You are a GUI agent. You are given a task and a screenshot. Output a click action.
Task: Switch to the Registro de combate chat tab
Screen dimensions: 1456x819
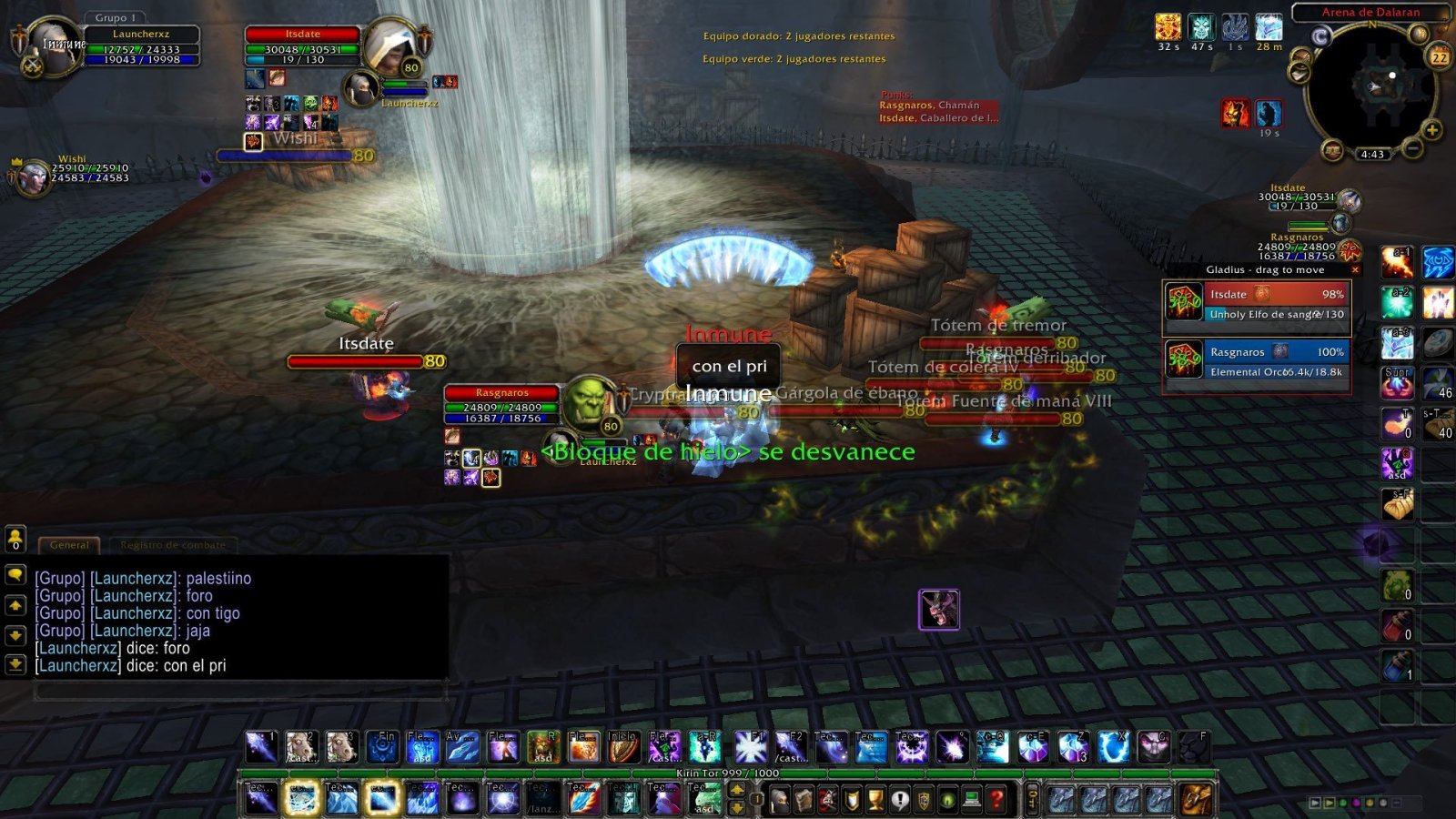173,545
